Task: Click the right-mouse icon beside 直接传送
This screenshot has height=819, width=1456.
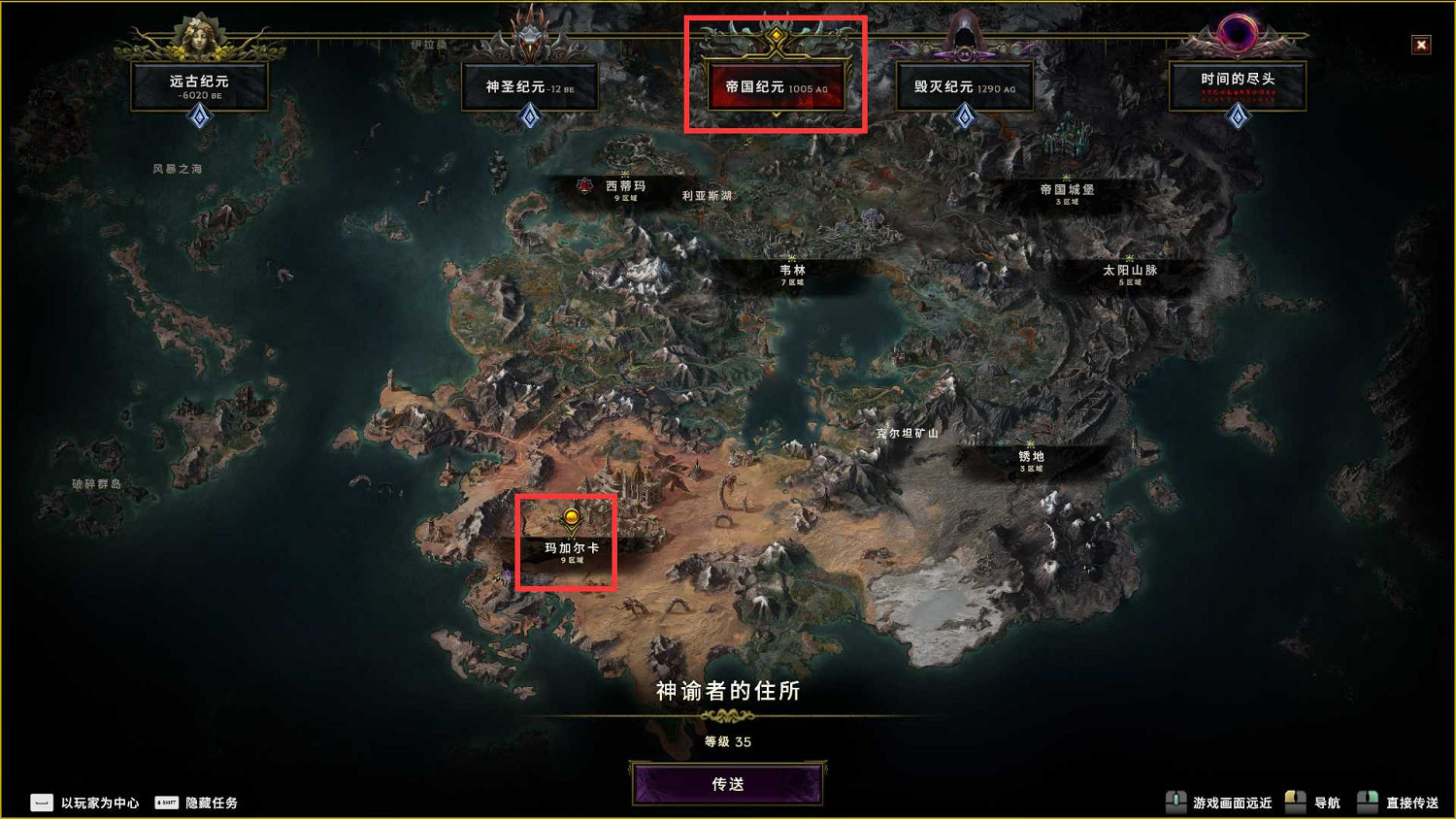Action: [x=1369, y=803]
